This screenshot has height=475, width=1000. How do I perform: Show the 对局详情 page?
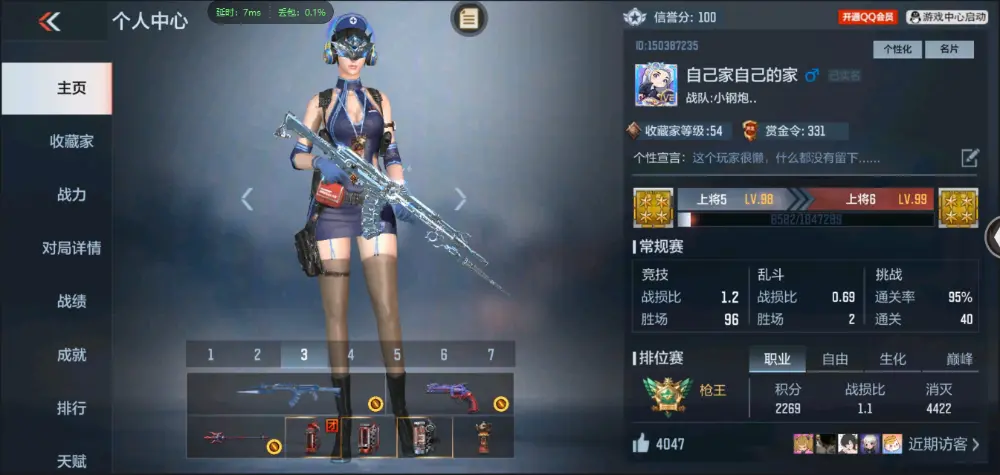(71, 248)
